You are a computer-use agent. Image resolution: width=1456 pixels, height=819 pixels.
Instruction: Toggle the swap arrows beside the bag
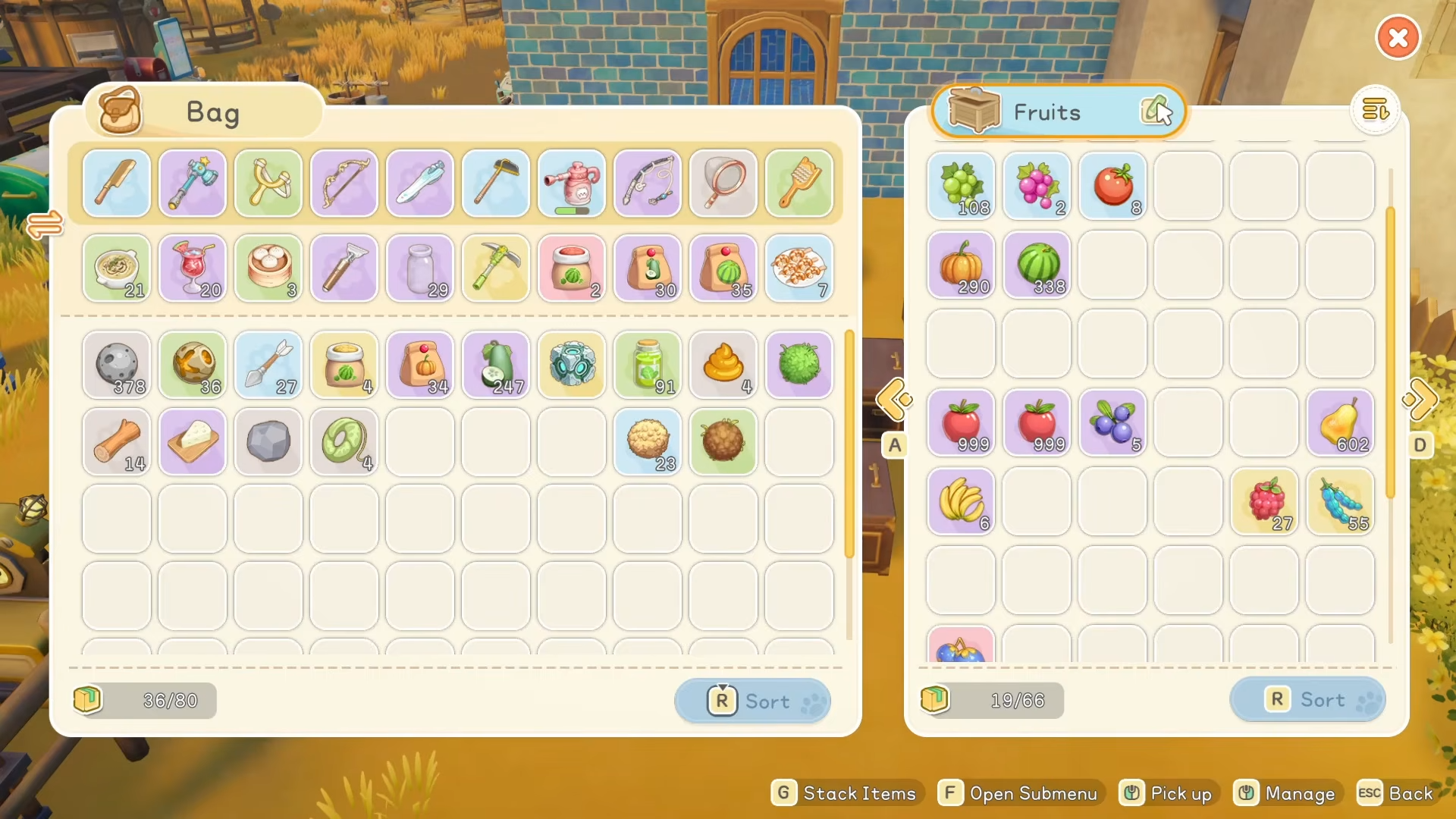pos(45,225)
